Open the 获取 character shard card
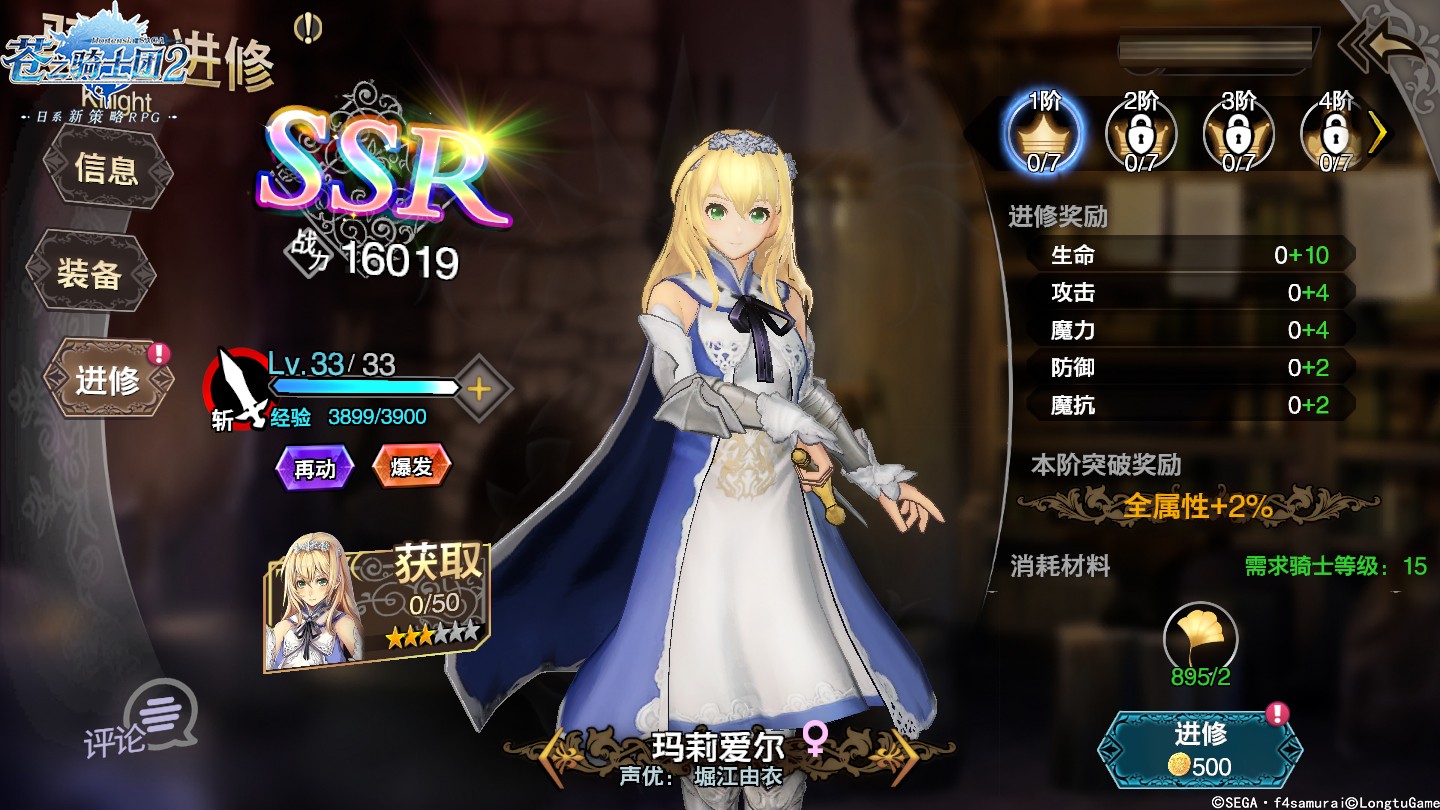The image size is (1440, 810). coord(378,606)
